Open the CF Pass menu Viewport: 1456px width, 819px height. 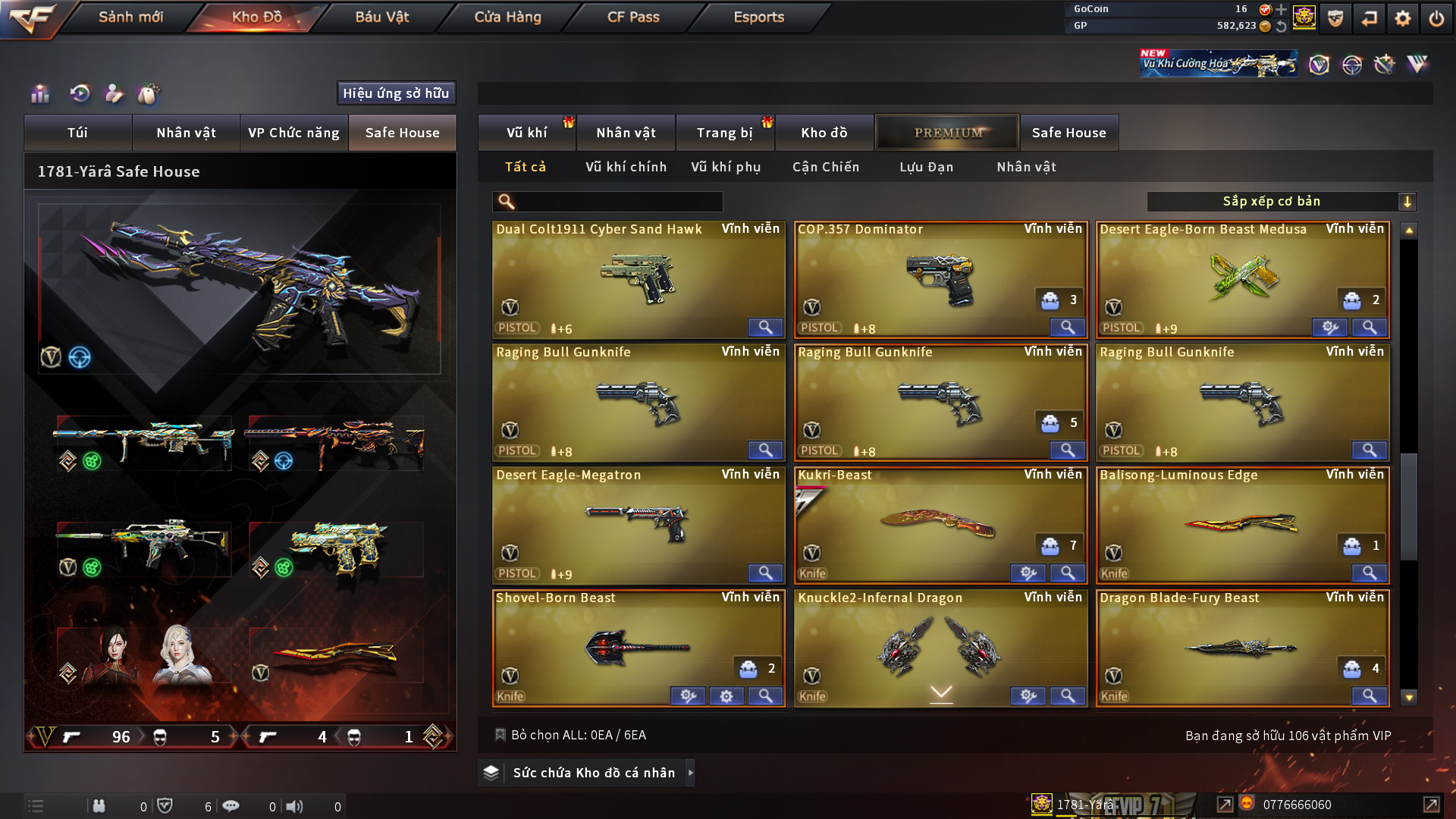coord(633,17)
